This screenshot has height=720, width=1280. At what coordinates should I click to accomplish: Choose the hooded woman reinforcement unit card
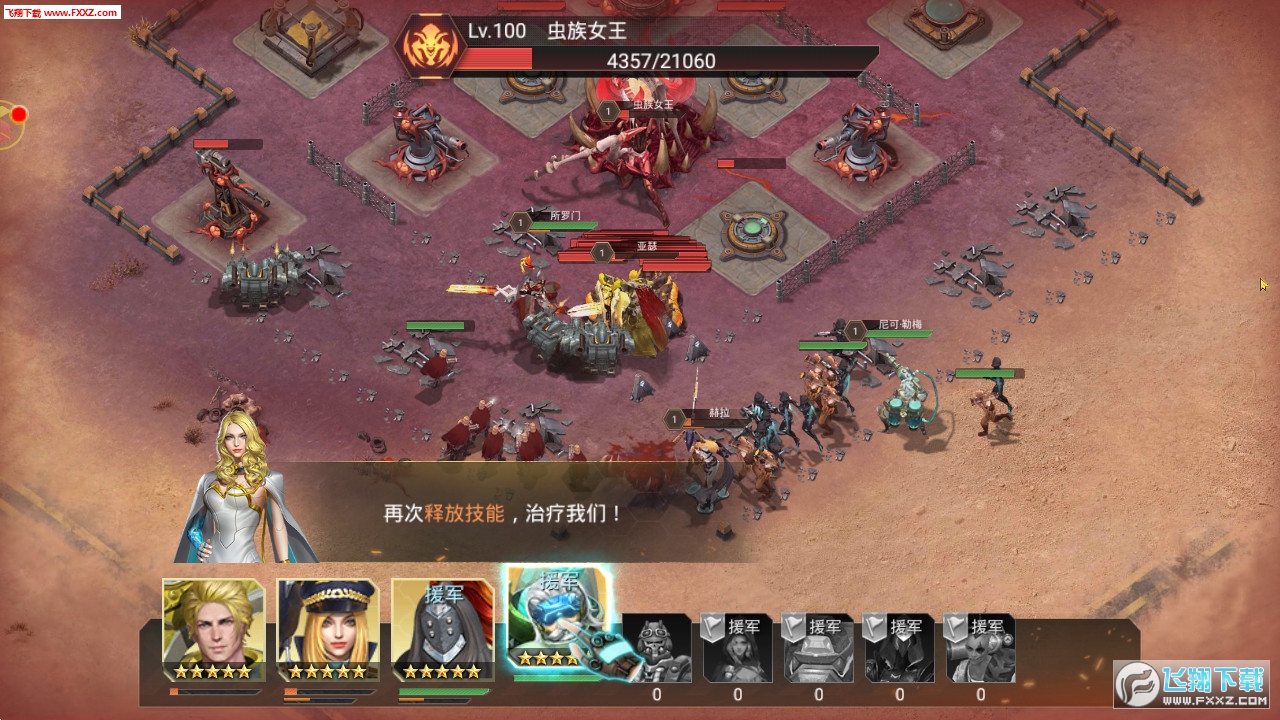(738, 648)
